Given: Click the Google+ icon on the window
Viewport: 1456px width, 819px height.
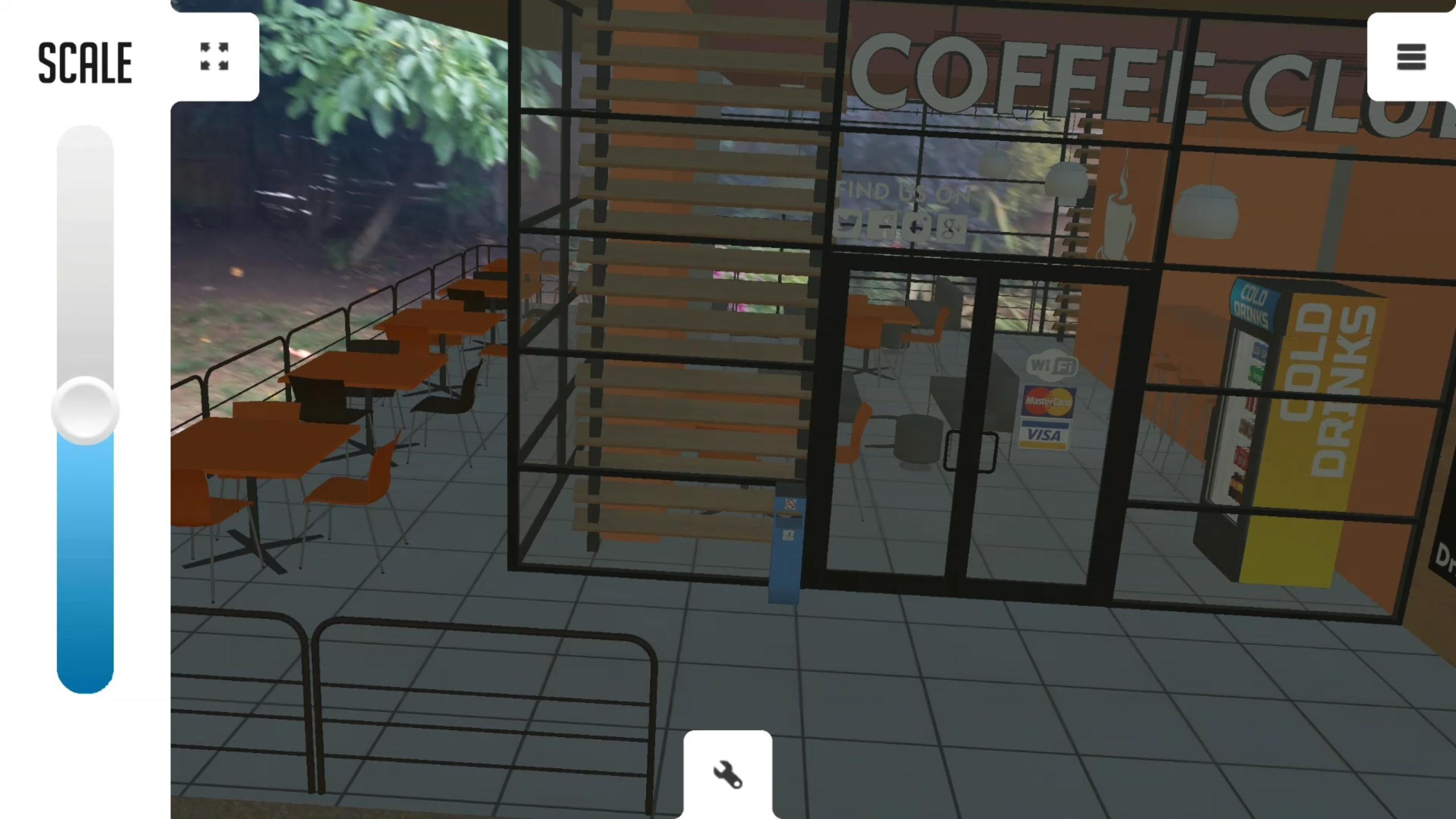Looking at the screenshot, I should pos(950,226).
